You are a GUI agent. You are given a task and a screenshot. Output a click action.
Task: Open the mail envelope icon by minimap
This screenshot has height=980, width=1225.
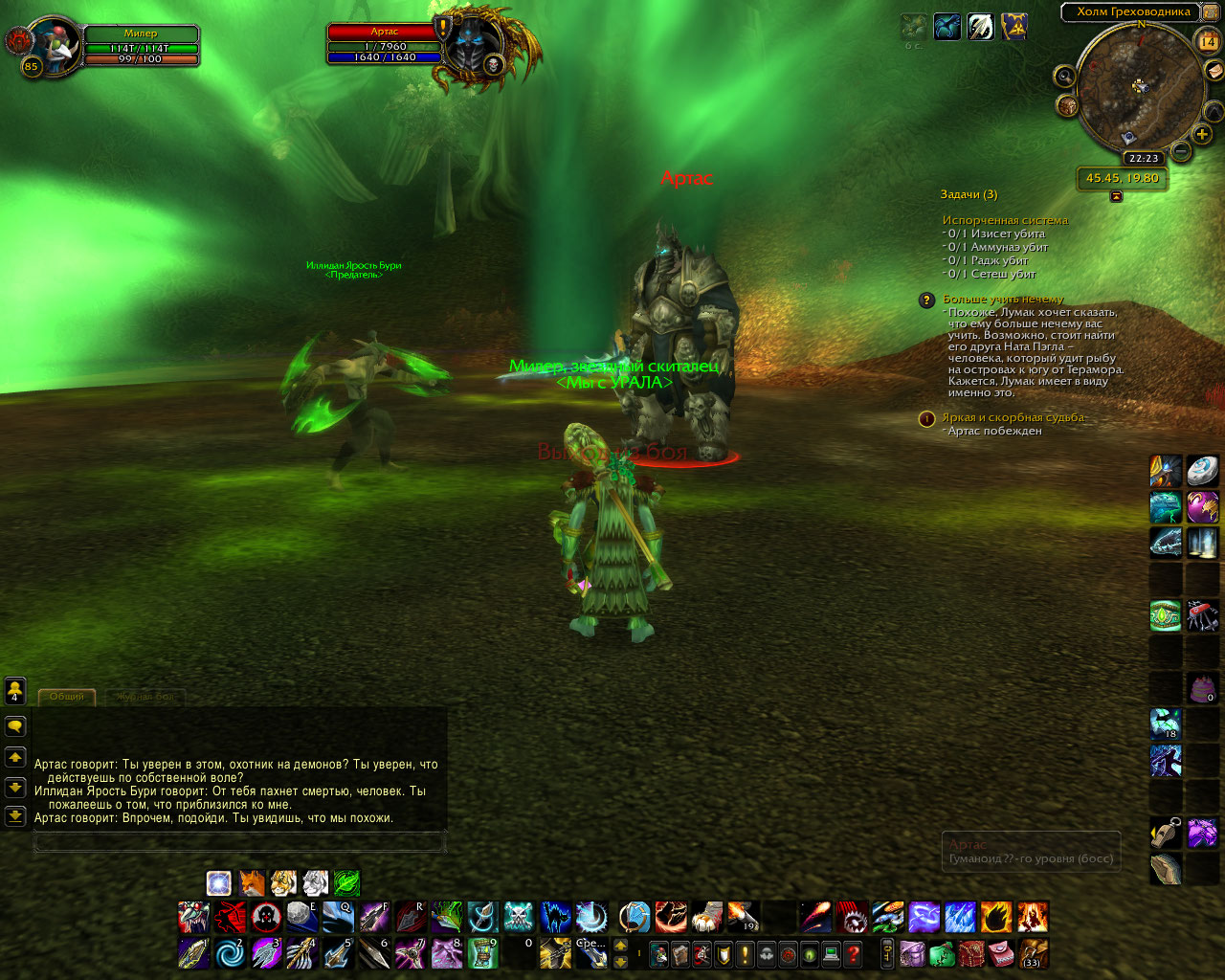point(1214,70)
